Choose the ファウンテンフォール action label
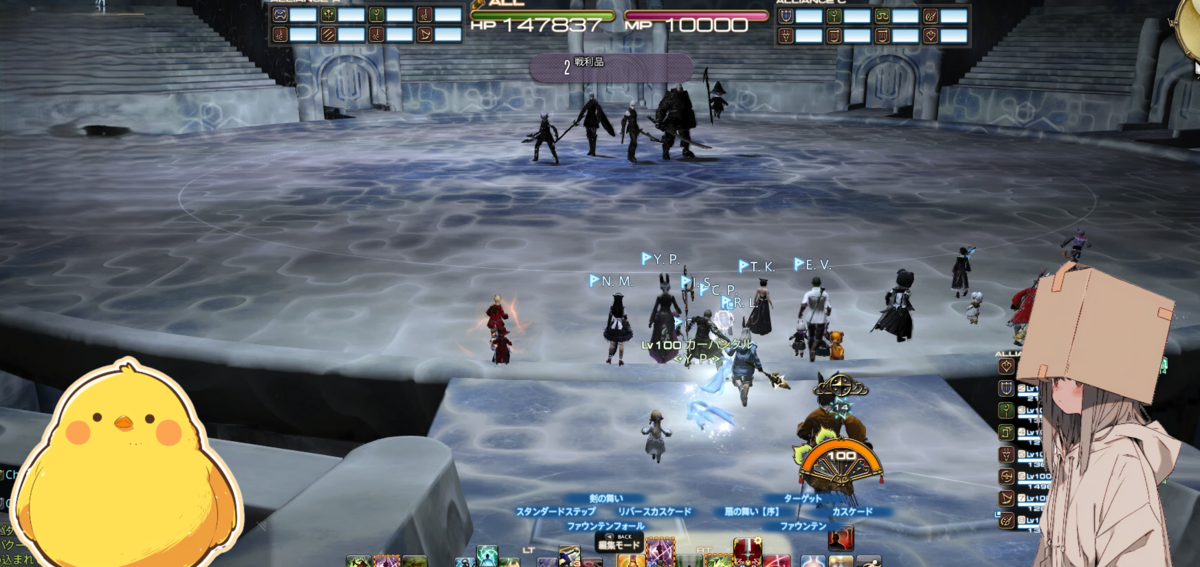Viewport: 1200px width, 567px height. coord(606,525)
